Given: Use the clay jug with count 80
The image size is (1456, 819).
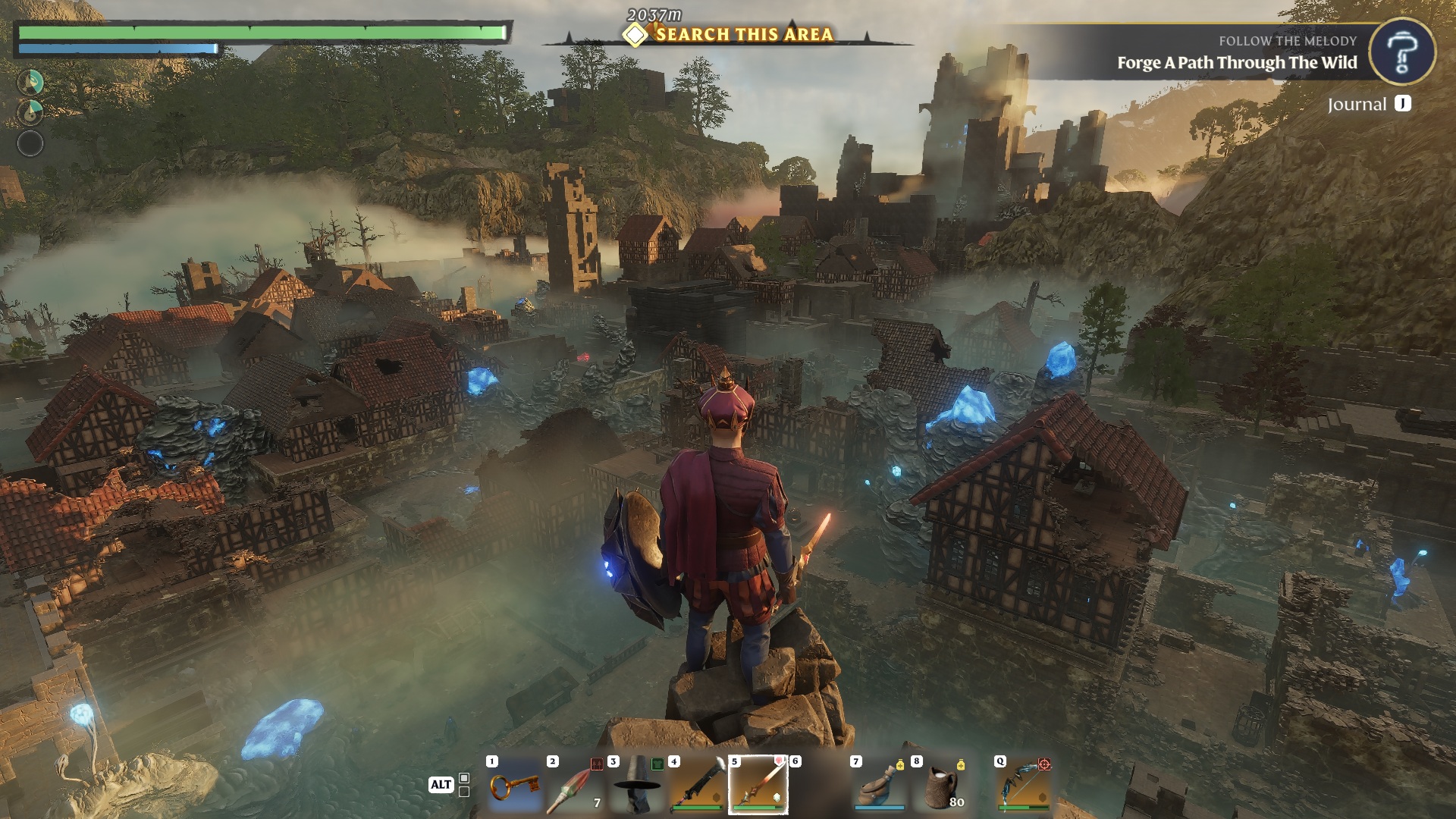Looking at the screenshot, I should 941,786.
